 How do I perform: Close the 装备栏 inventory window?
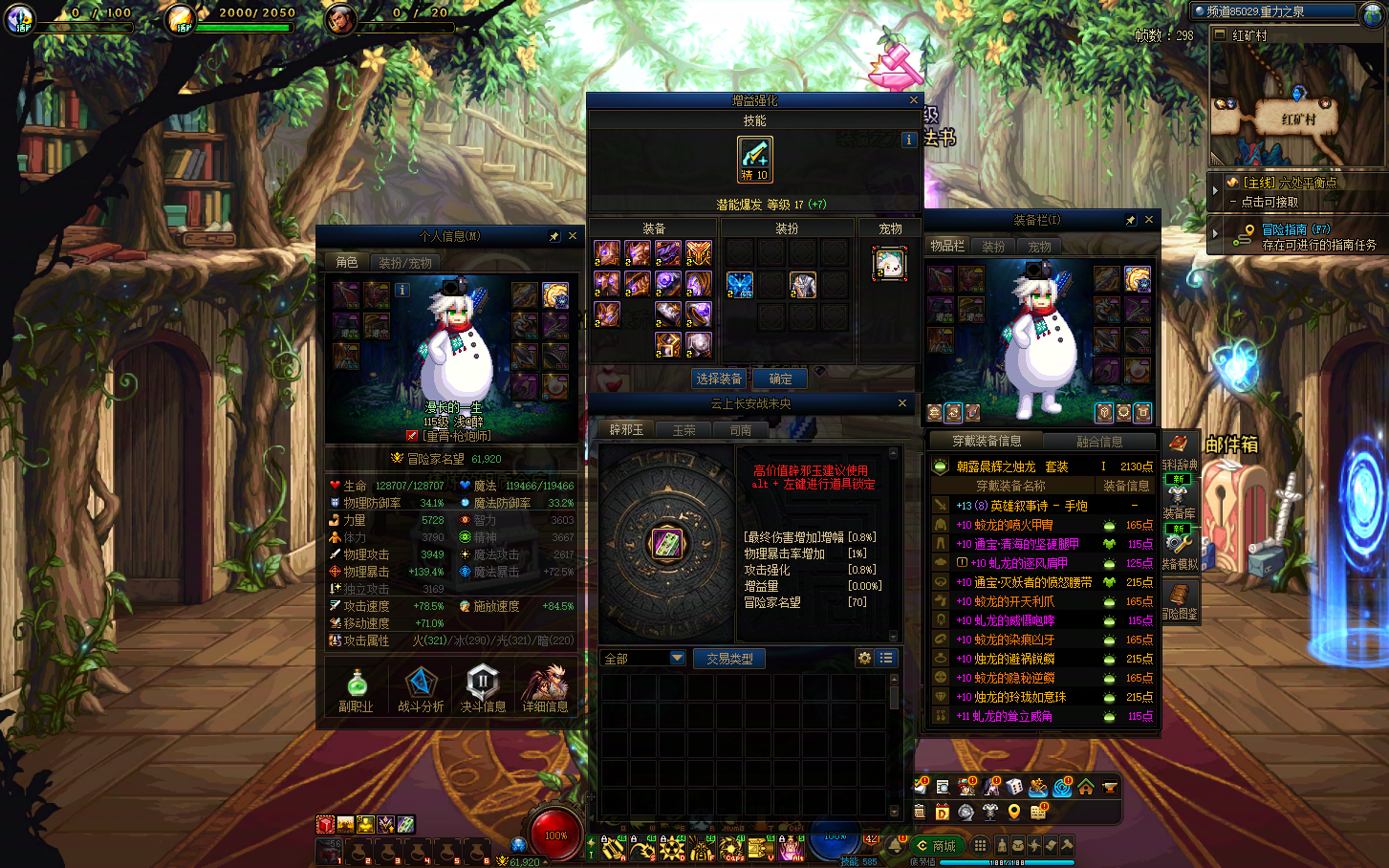click(1149, 220)
